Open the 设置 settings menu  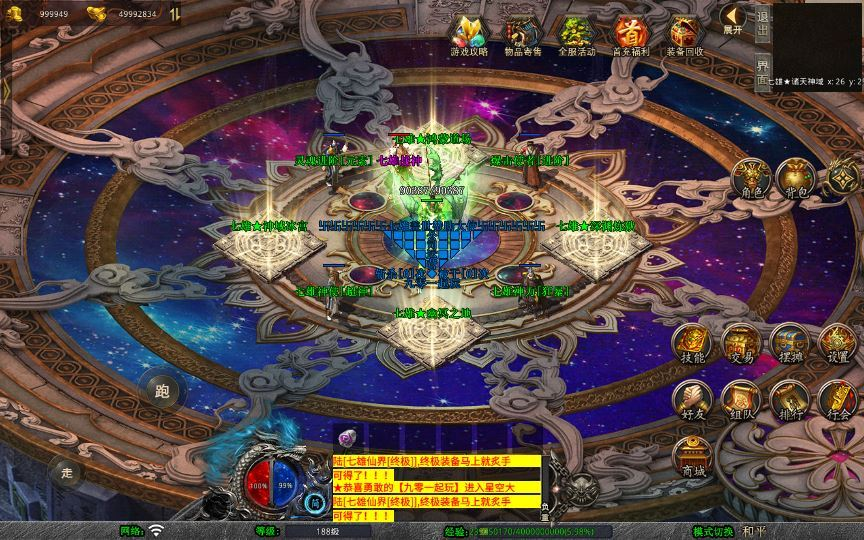(x=838, y=343)
